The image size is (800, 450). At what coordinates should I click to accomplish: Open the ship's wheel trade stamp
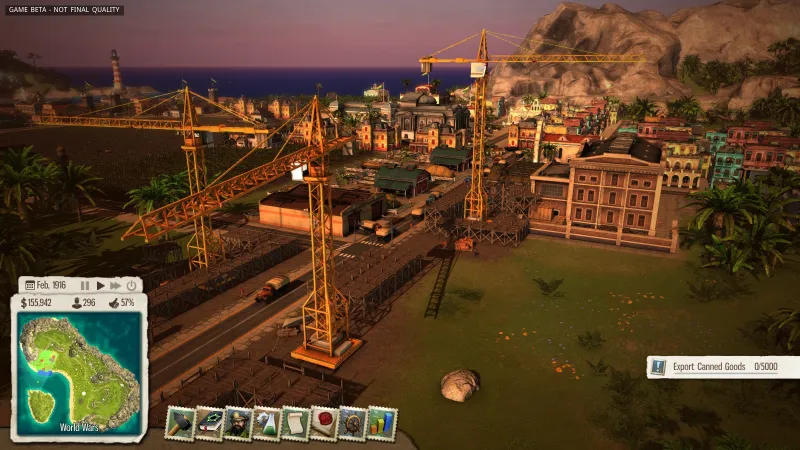pyautogui.click(x=353, y=423)
